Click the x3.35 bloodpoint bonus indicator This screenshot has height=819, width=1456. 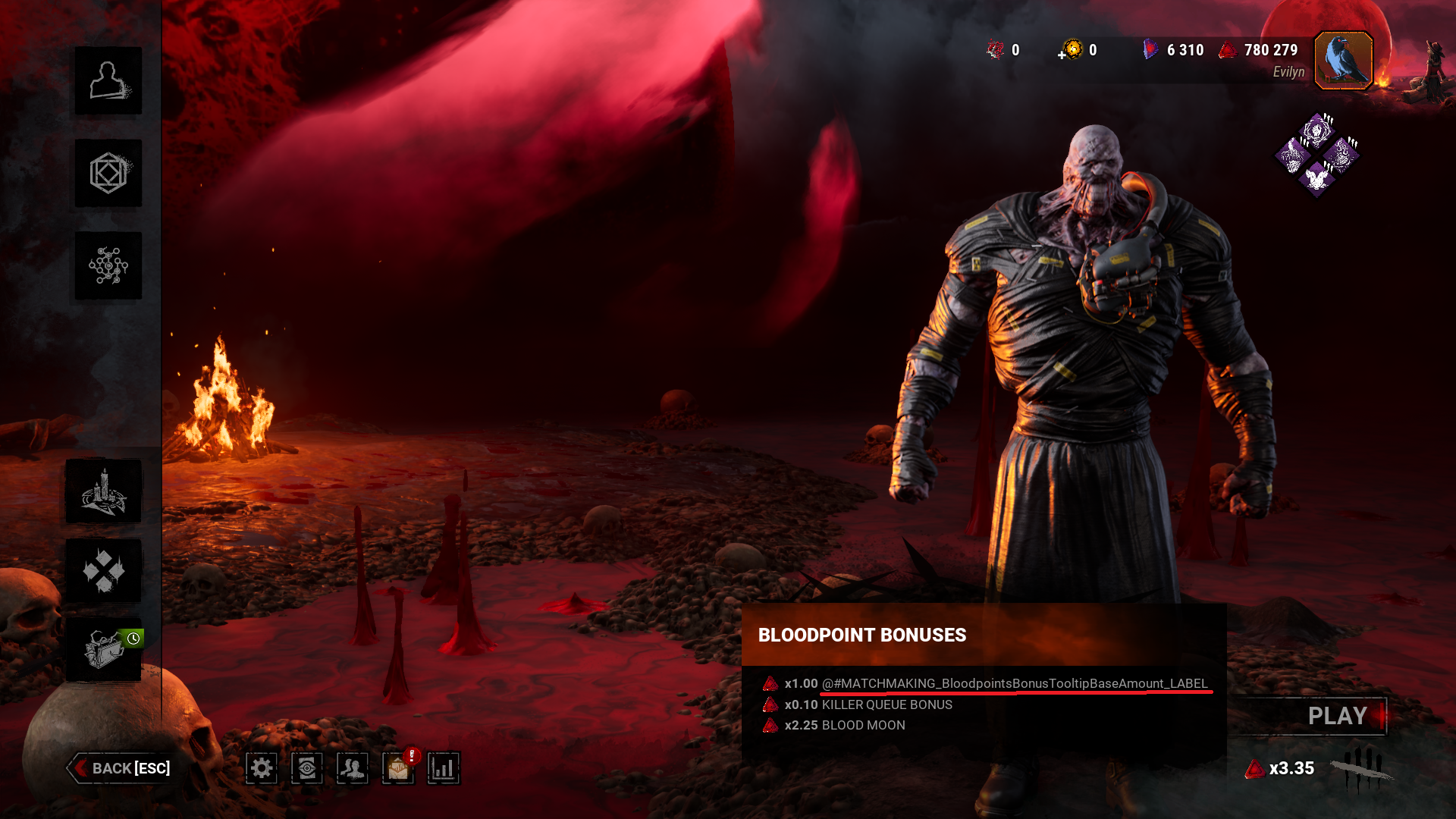tap(1281, 769)
